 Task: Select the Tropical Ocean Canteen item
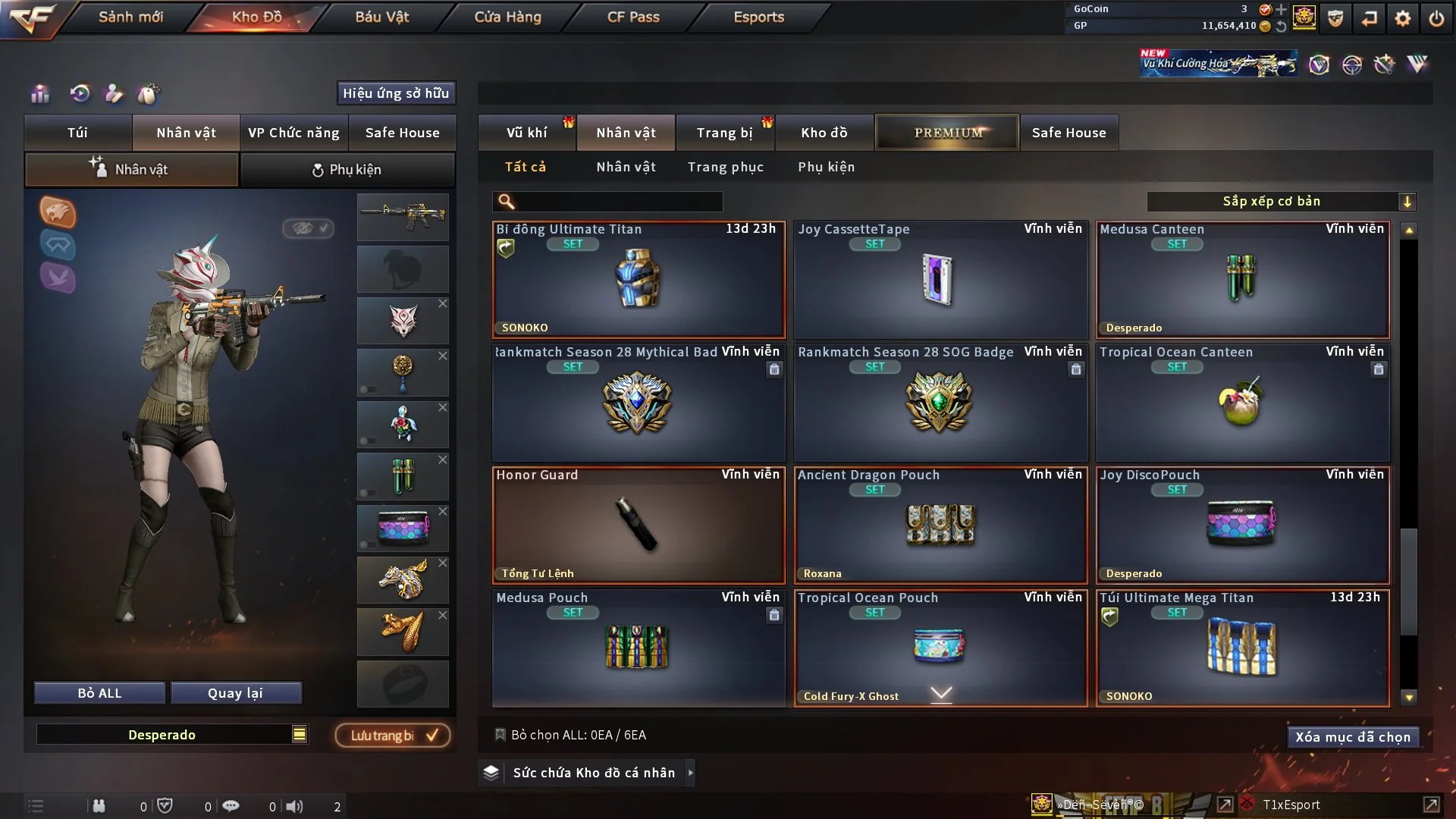pos(1242,403)
